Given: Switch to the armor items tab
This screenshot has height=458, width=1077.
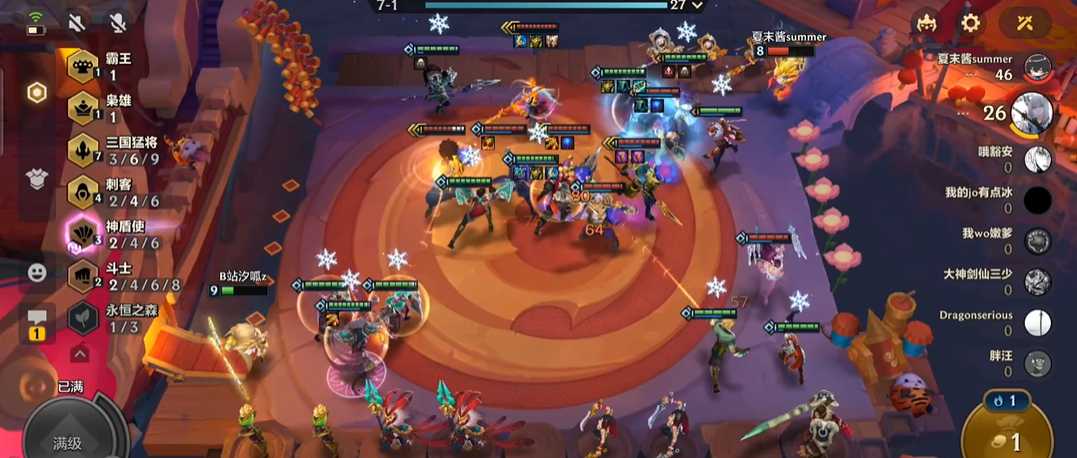Looking at the screenshot, I should [37, 178].
